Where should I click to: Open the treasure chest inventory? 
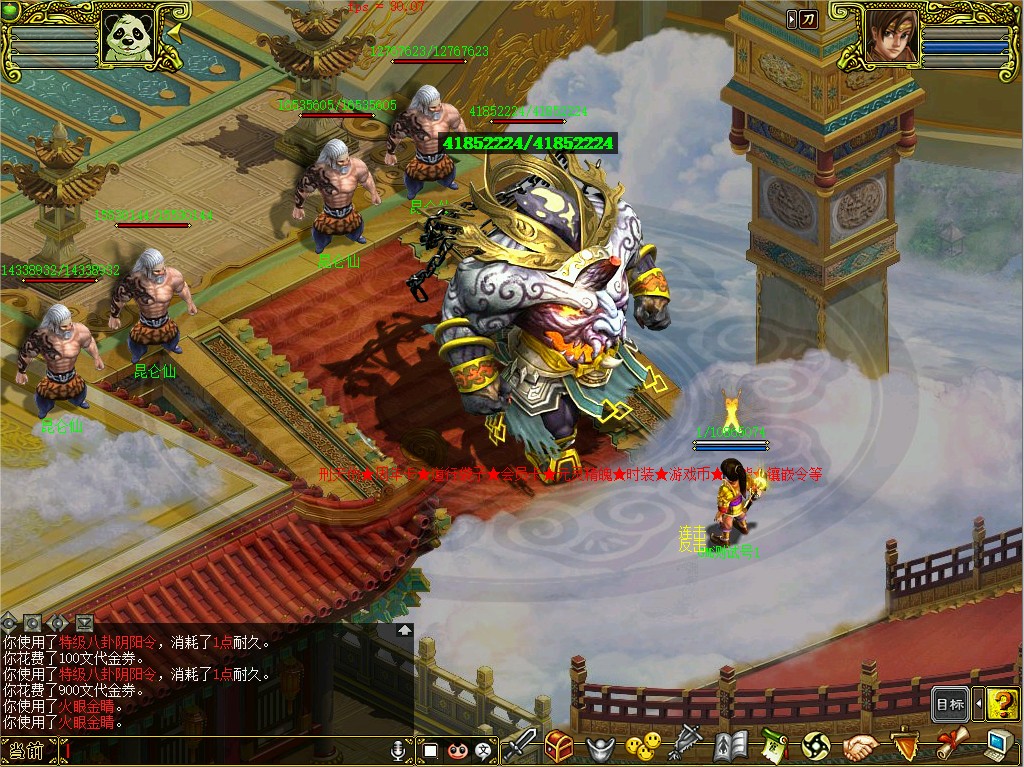[558, 745]
